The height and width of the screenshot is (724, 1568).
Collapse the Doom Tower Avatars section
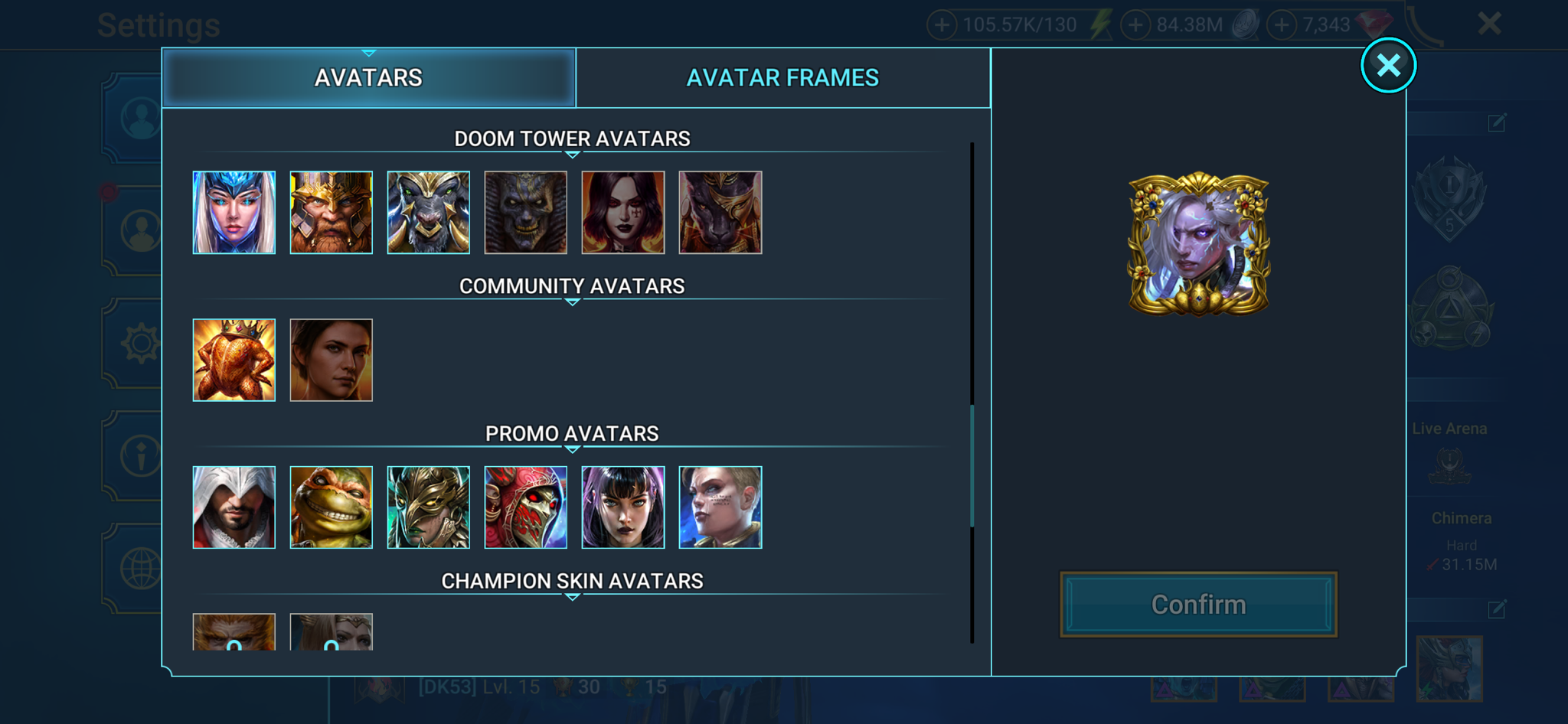[572, 155]
